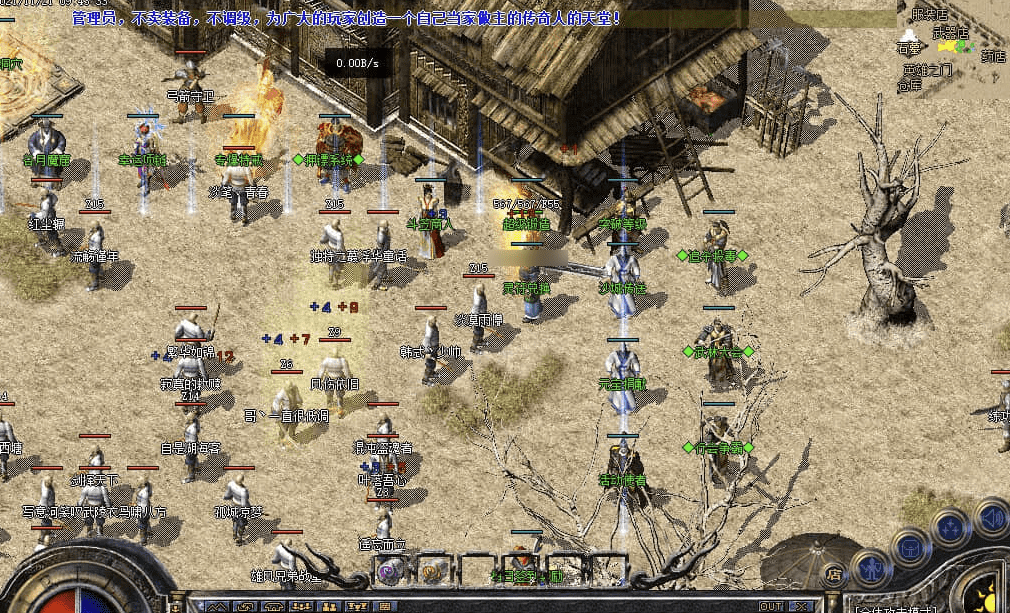Click the 仓库 label on the minimap
The height and width of the screenshot is (613, 1010).
coord(910,86)
